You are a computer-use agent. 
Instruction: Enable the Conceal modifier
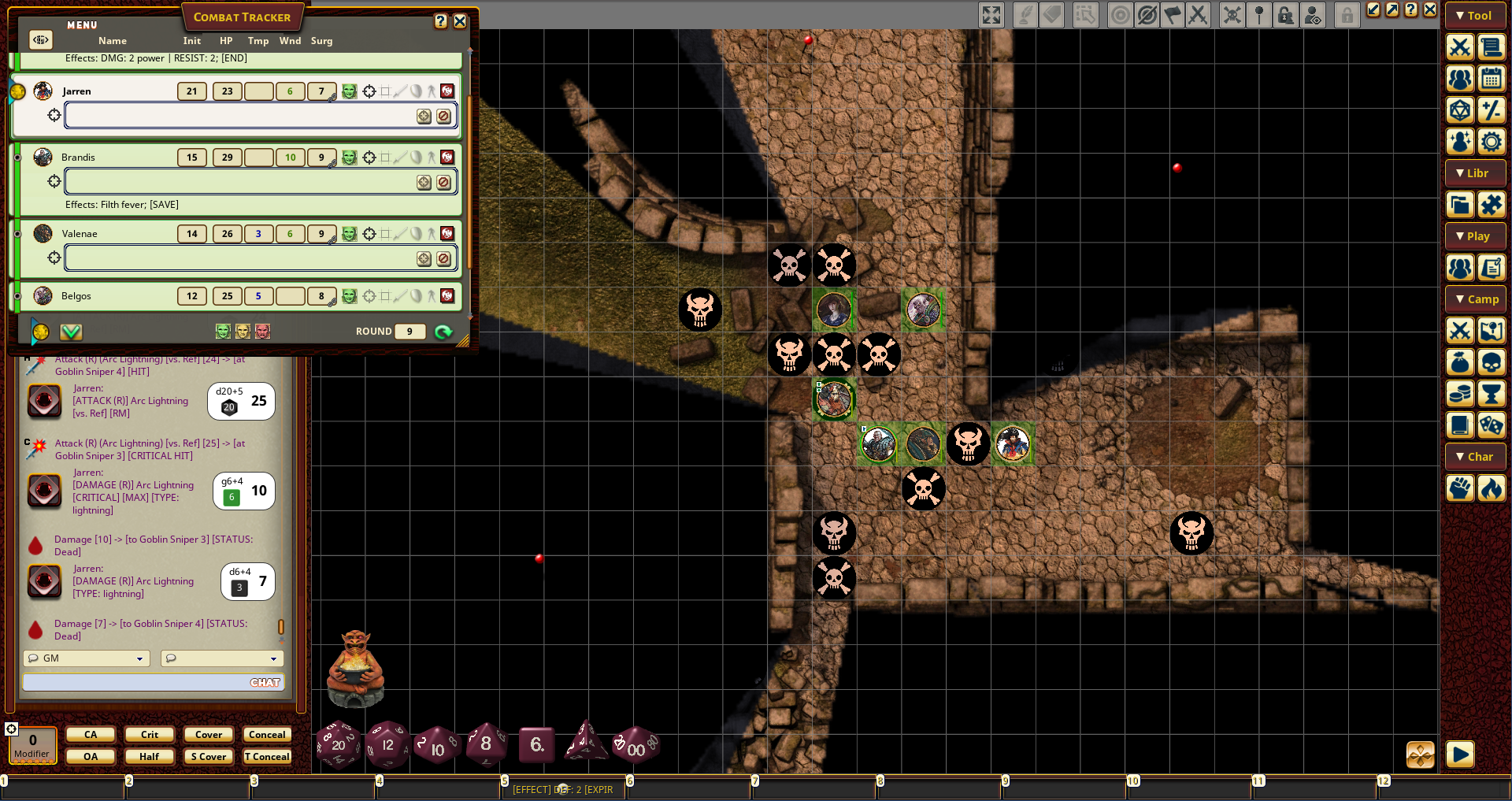tap(267, 735)
